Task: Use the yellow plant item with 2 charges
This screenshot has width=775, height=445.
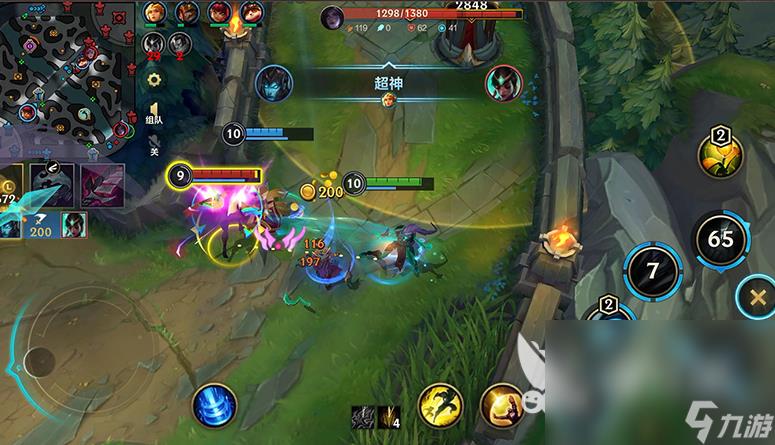Action: (x=720, y=157)
